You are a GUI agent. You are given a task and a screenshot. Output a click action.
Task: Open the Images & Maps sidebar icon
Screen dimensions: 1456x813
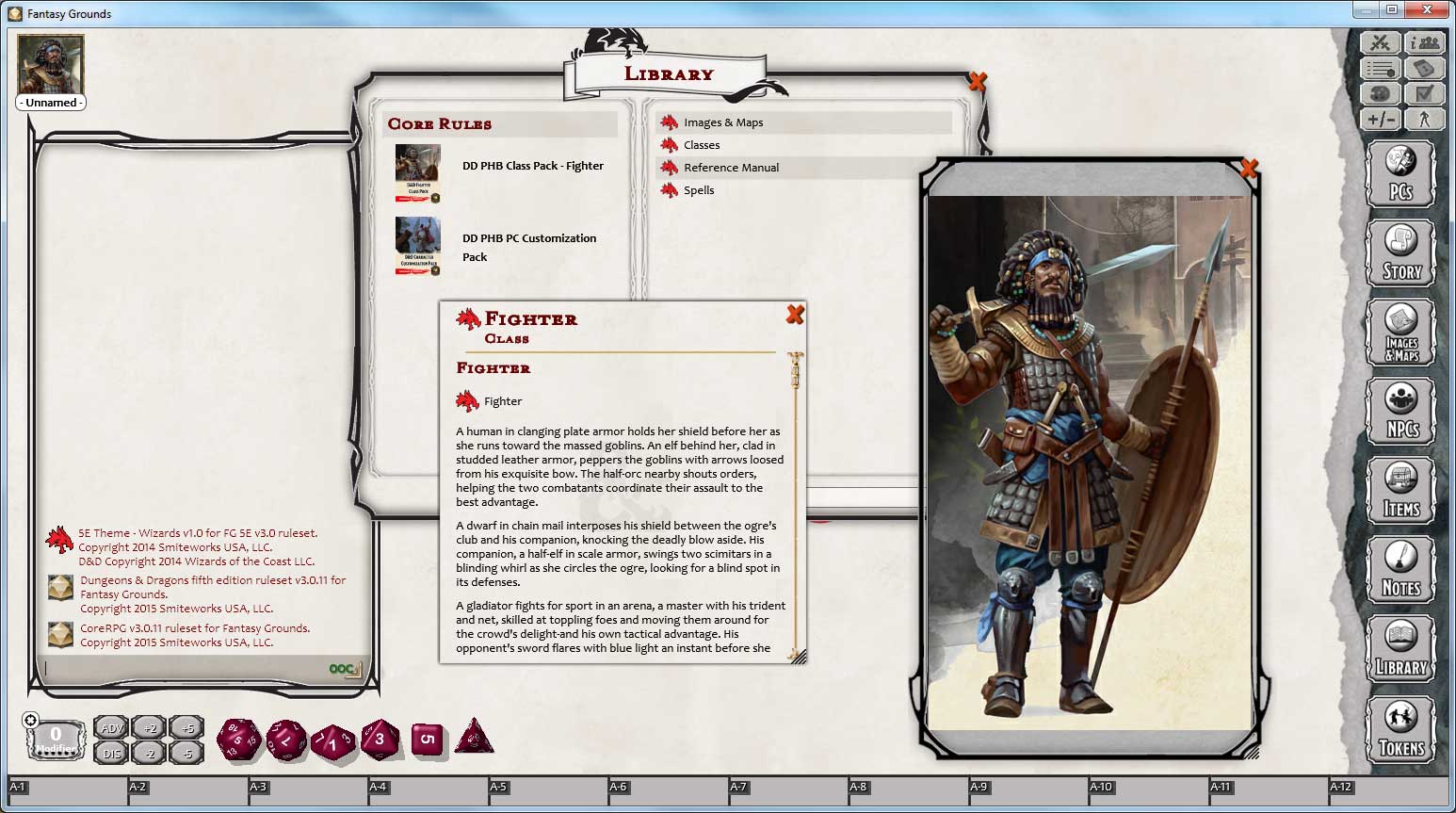point(1401,332)
